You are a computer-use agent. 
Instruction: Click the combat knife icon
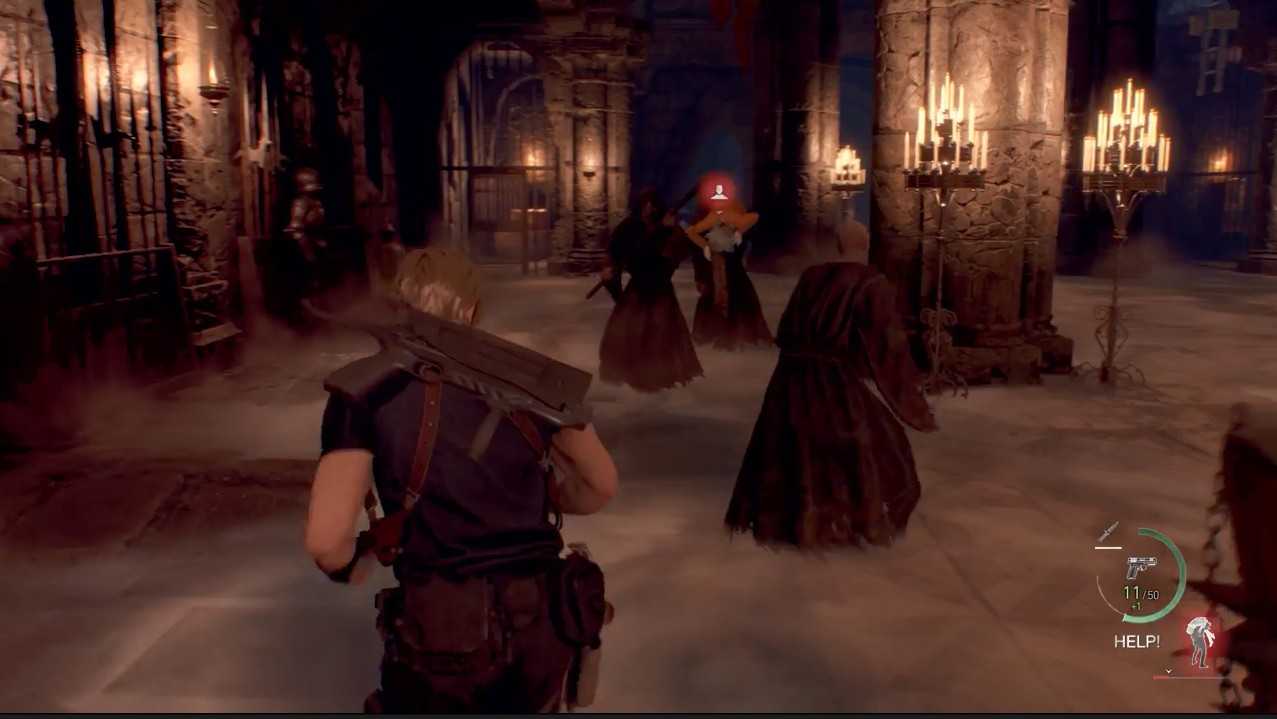click(x=1108, y=531)
